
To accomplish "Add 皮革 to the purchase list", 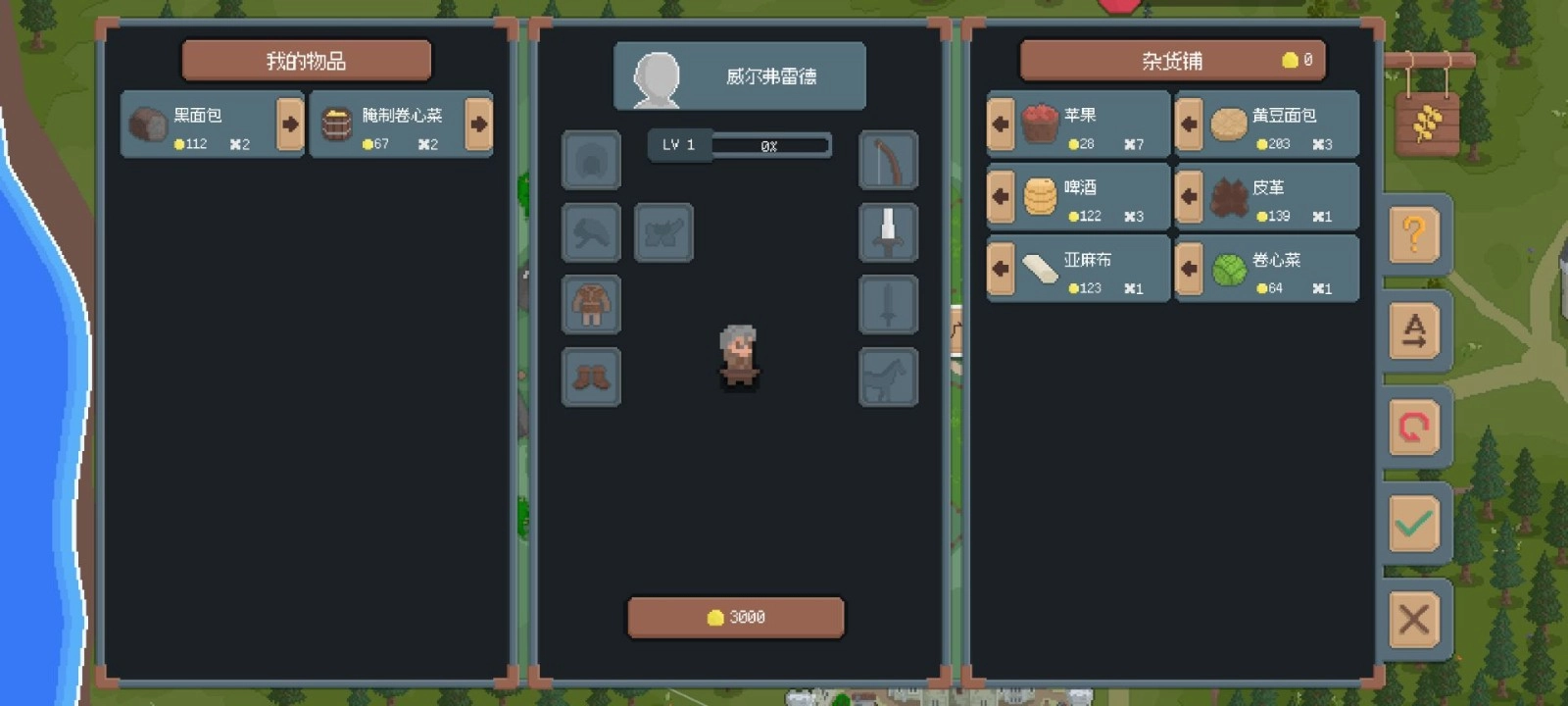I will click(1189, 197).
